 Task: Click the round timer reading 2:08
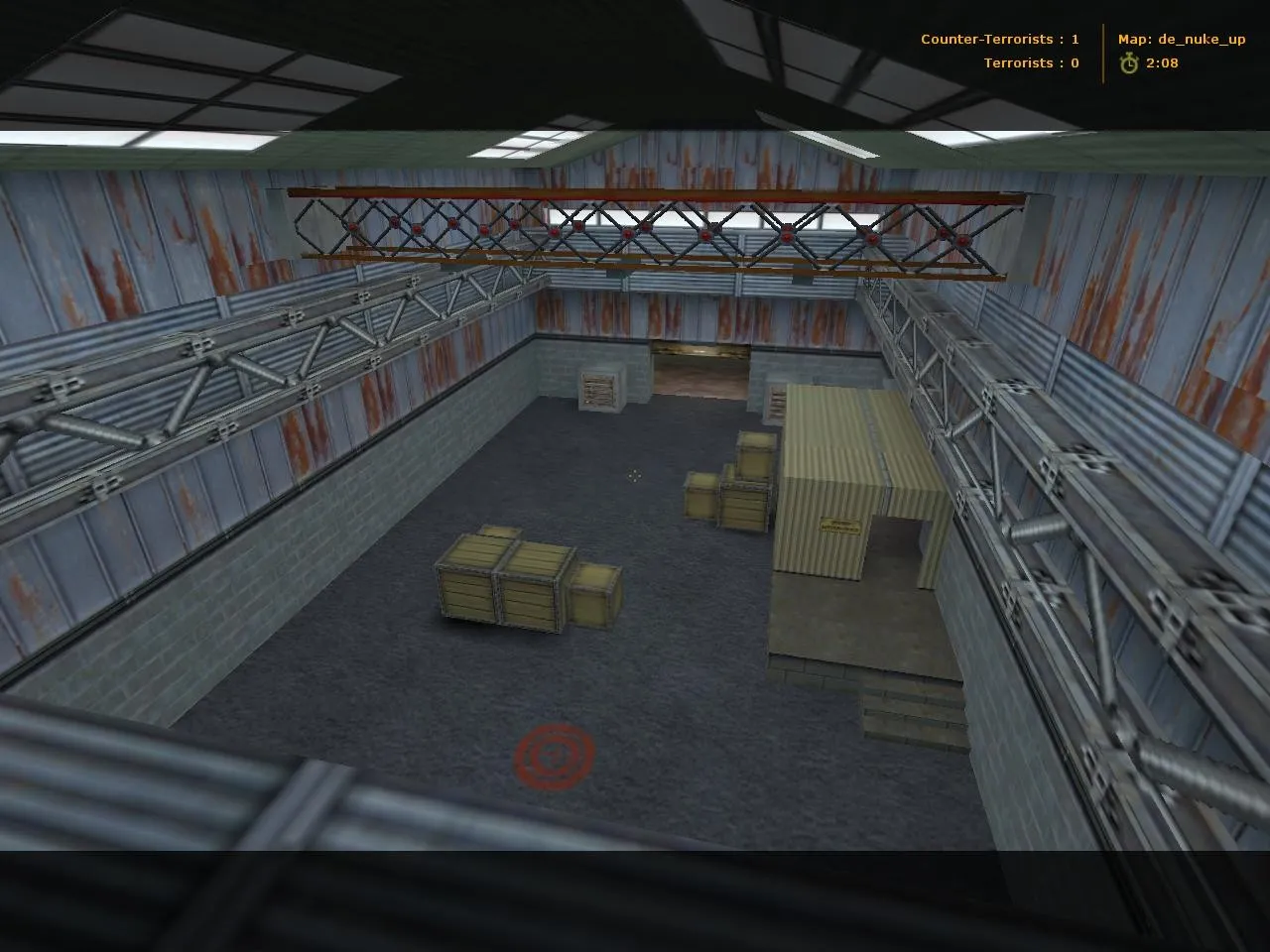click(x=1161, y=62)
